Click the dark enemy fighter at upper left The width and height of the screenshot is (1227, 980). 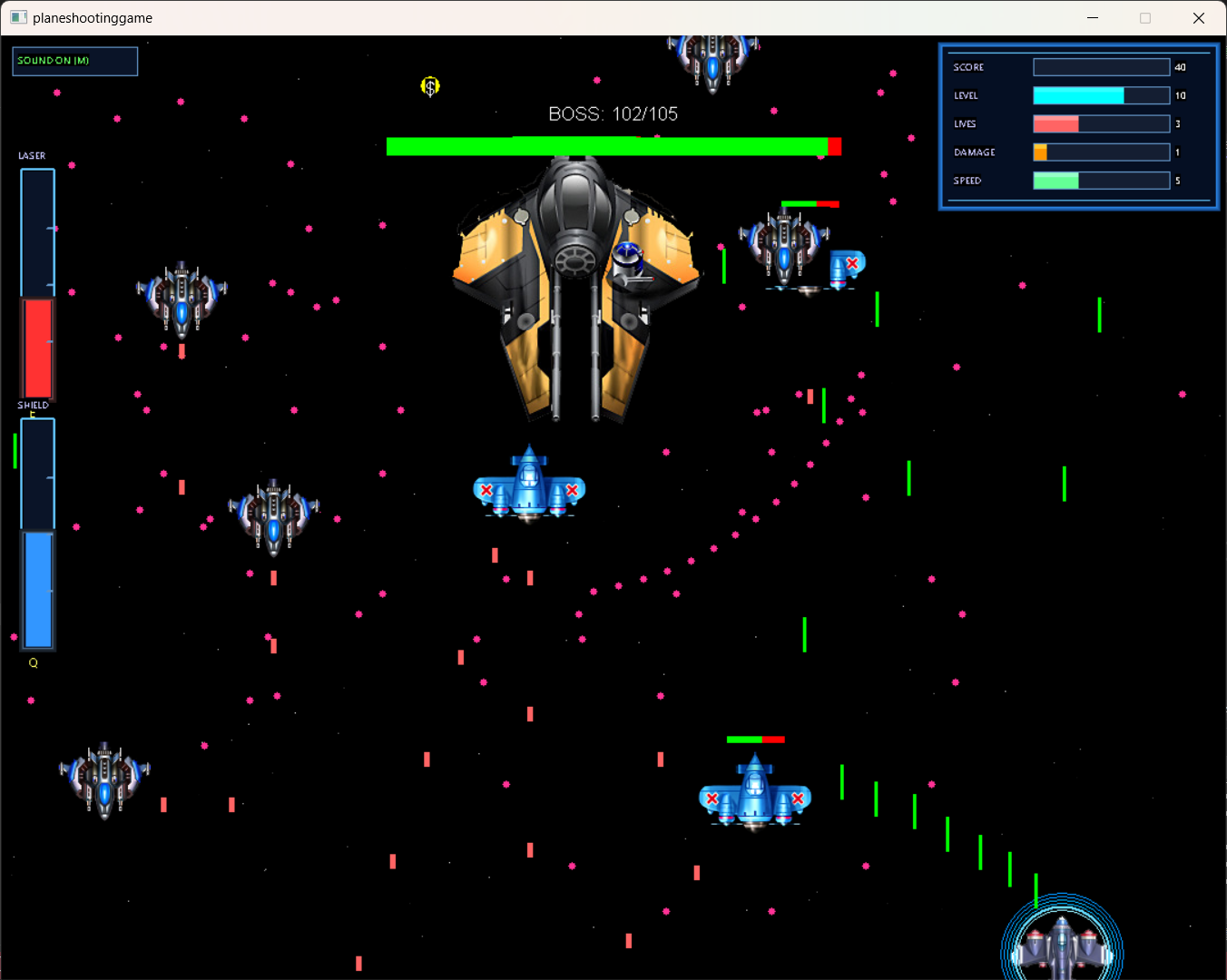[182, 299]
